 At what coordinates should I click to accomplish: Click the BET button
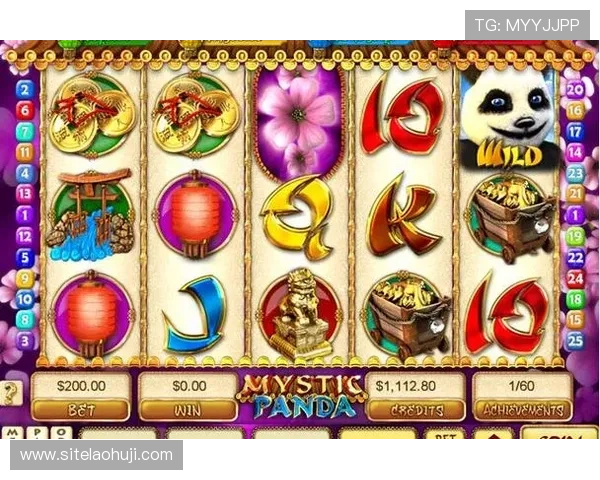[x=81, y=410]
